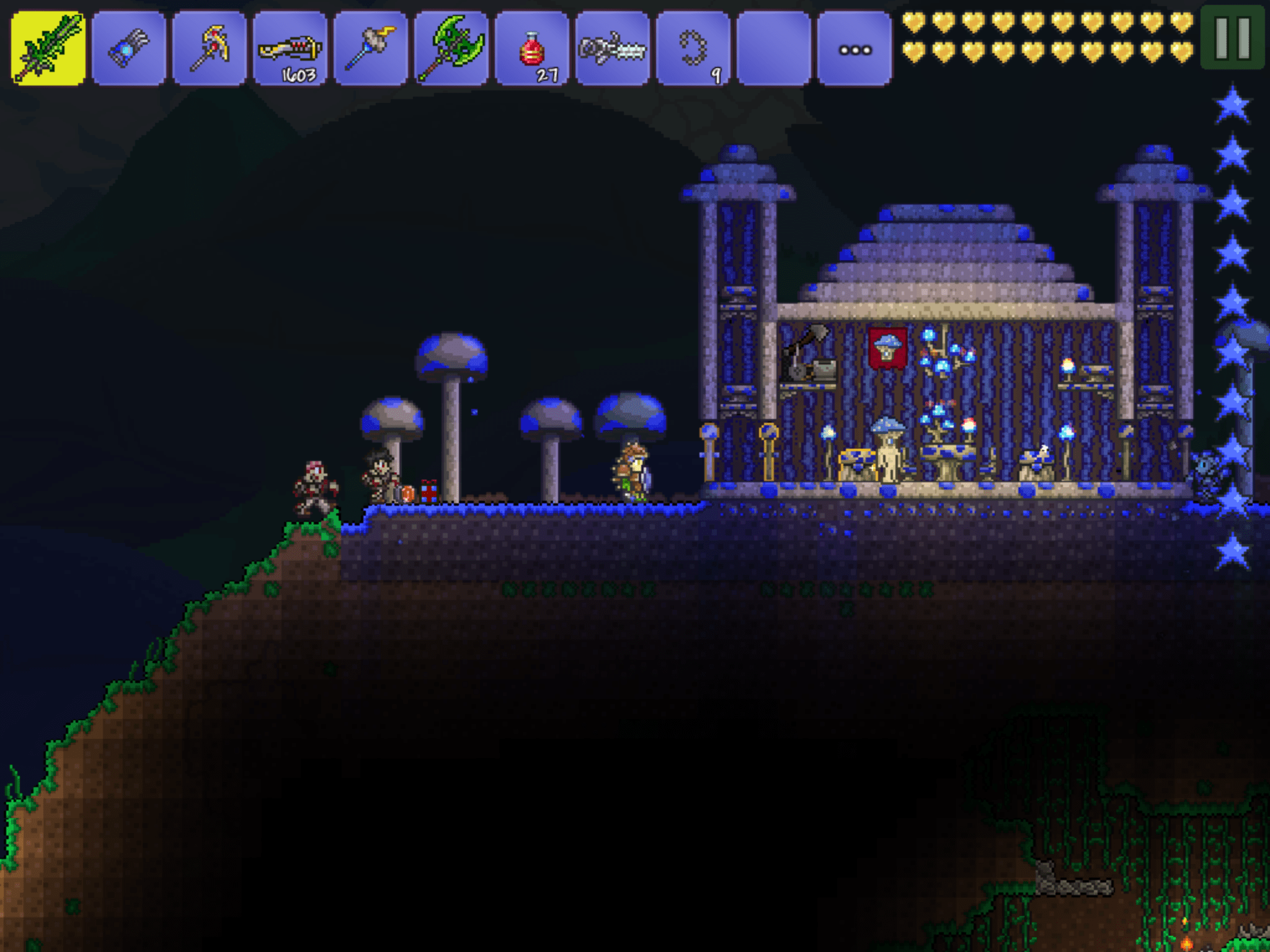Image resolution: width=1270 pixels, height=952 pixels.
Task: Click the Truffle NPC inside the house
Action: coord(888,452)
